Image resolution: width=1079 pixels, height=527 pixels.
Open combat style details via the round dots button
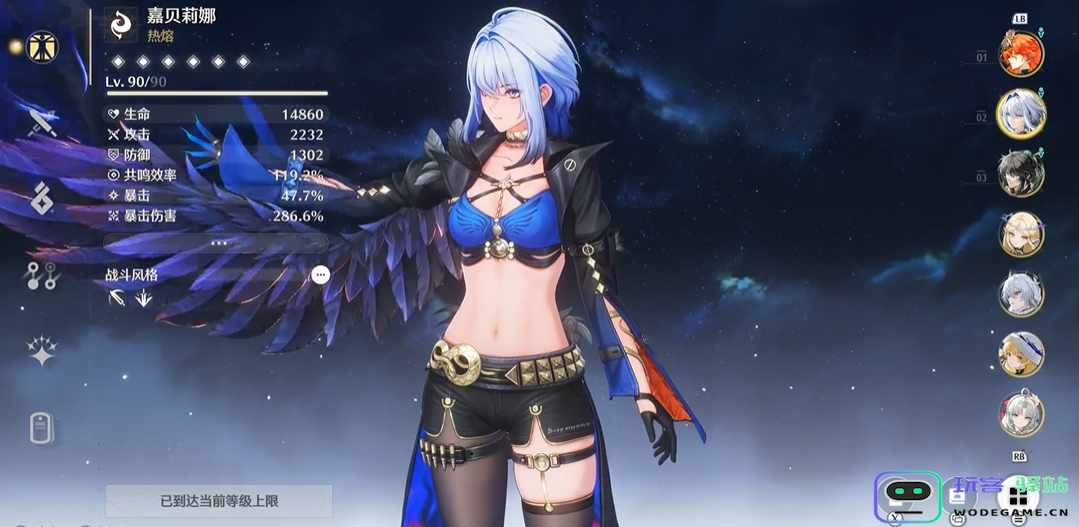click(x=320, y=274)
